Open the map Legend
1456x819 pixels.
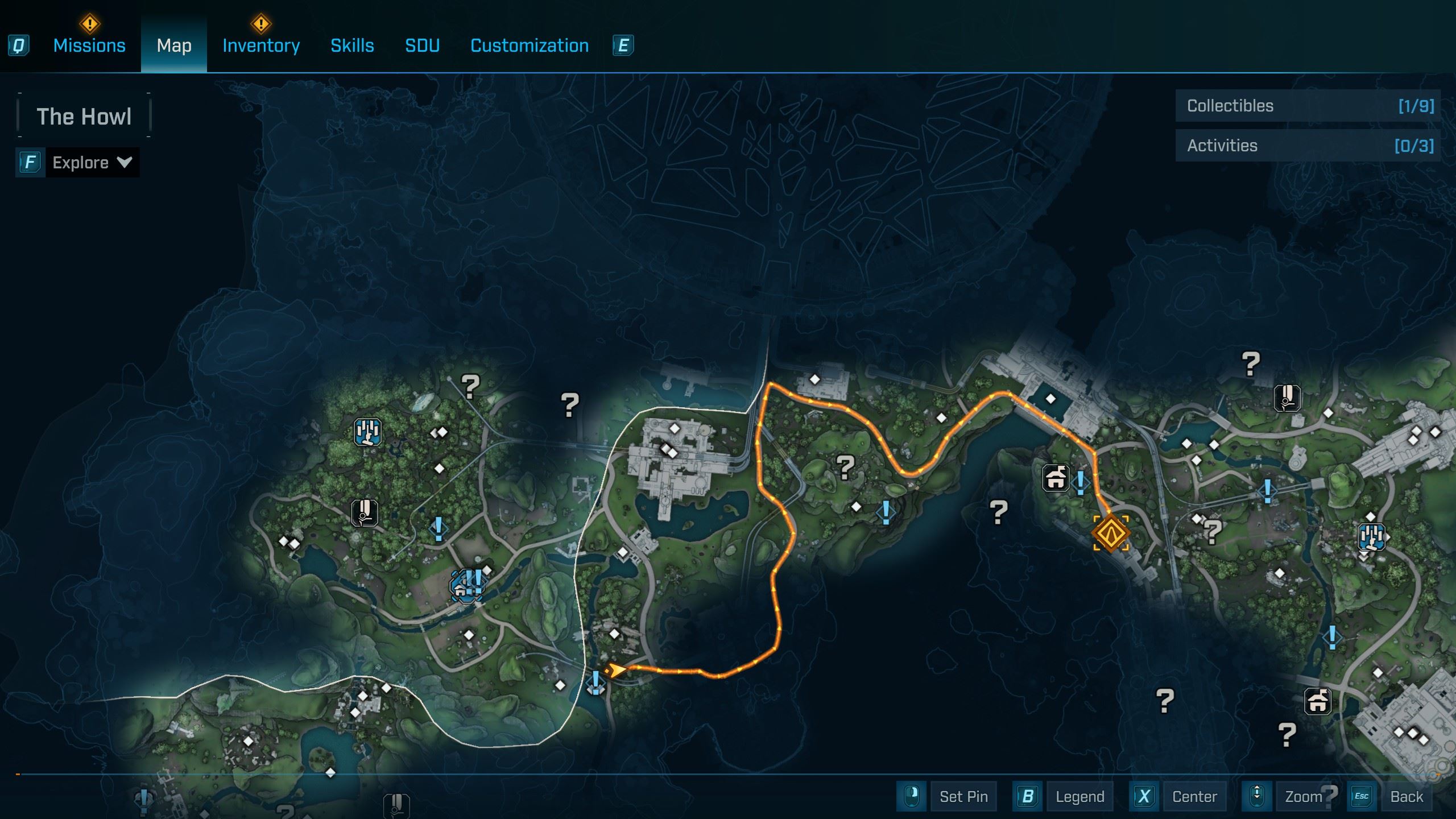click(1079, 796)
